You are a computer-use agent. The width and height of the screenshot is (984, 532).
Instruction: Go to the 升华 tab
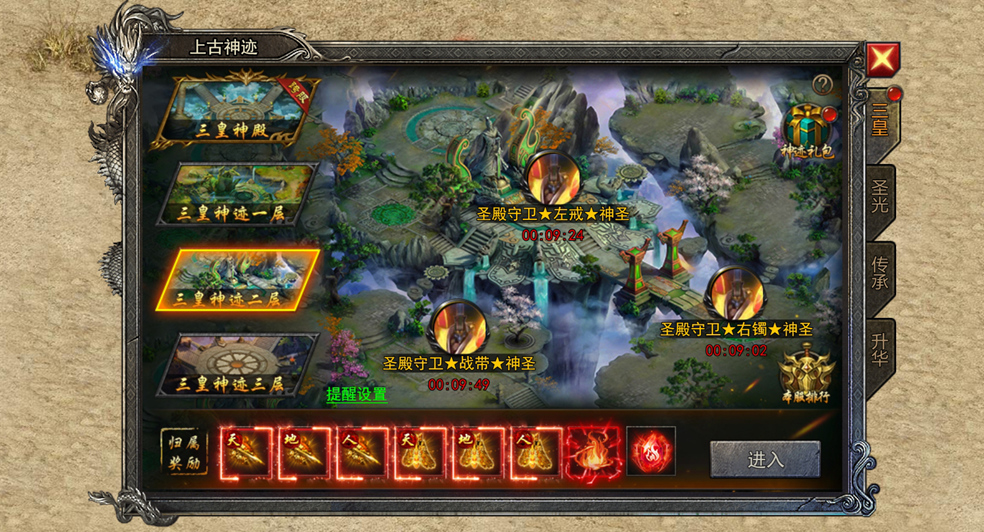pos(880,347)
